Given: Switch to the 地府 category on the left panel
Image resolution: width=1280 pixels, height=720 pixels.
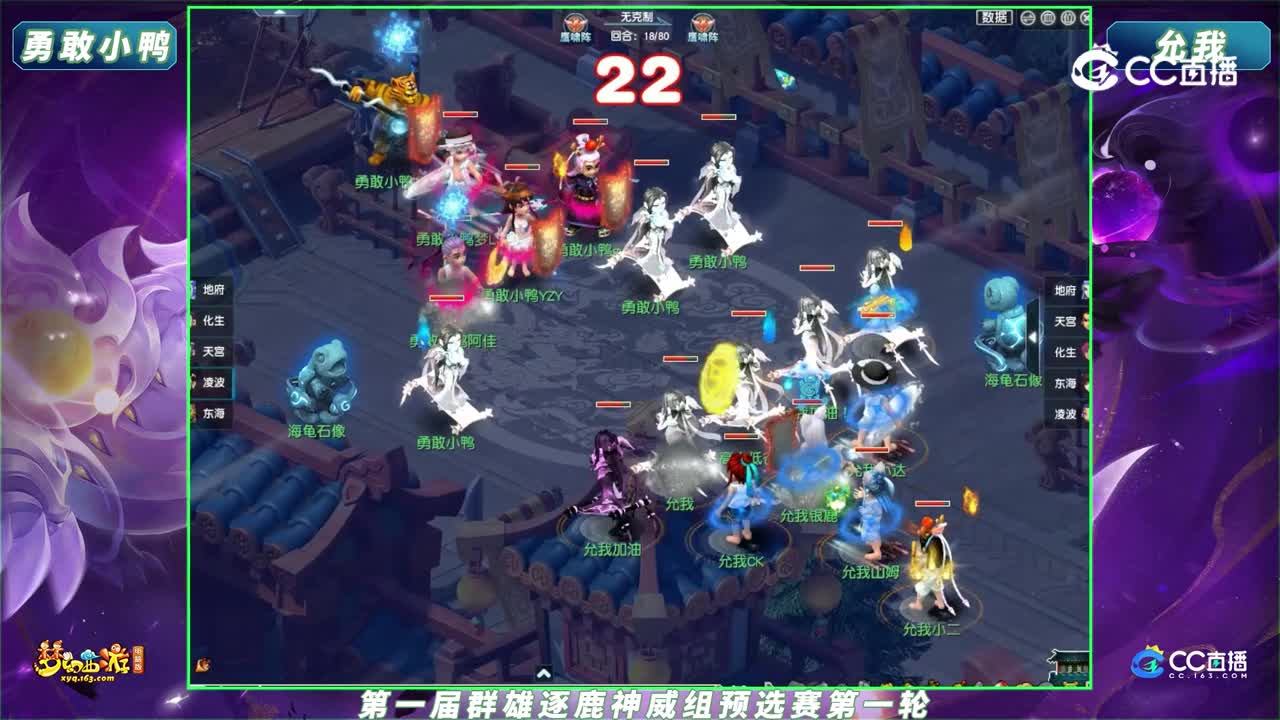Looking at the screenshot, I should point(213,289).
